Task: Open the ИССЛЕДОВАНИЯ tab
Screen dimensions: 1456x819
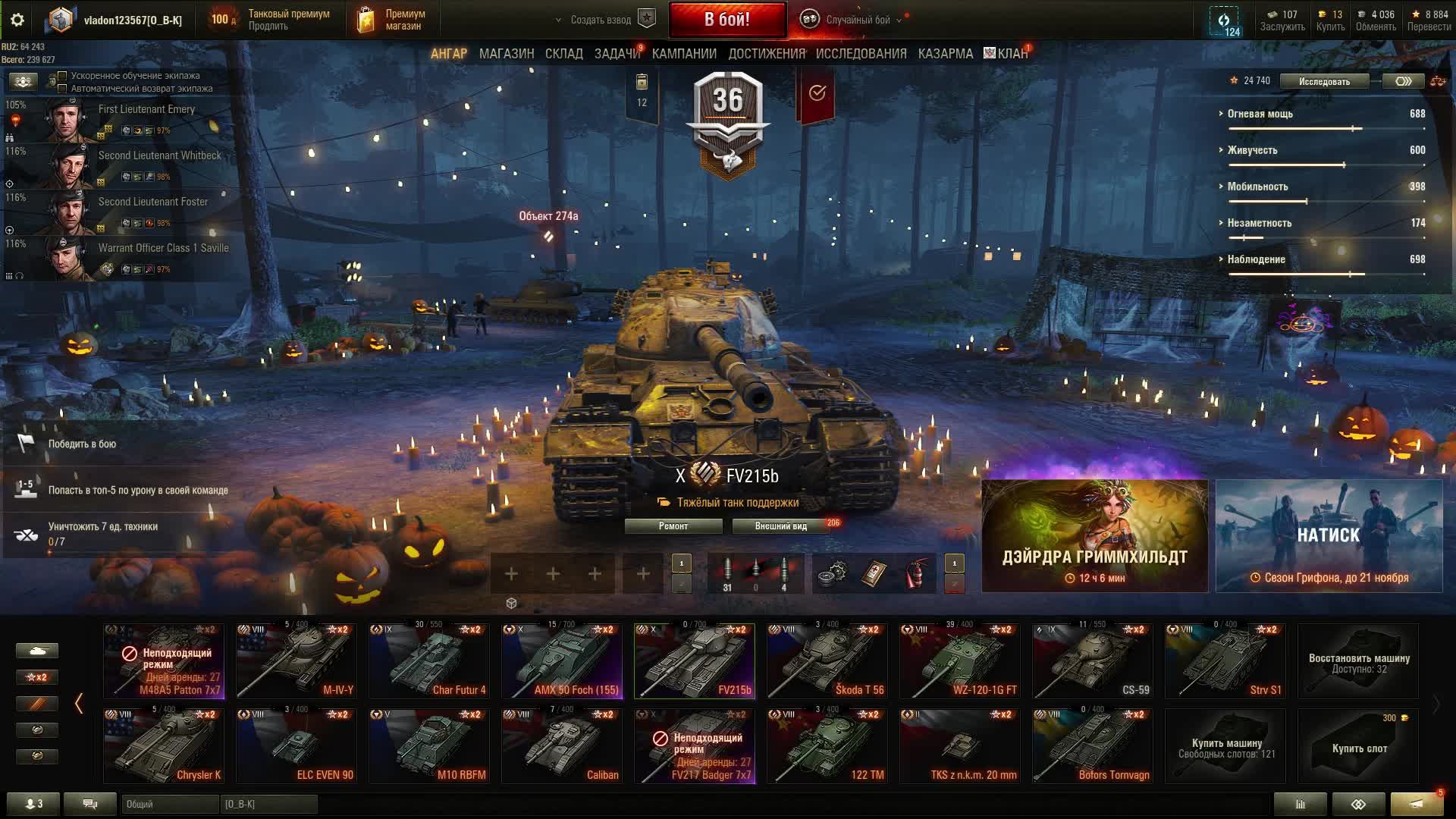Action: (x=861, y=54)
